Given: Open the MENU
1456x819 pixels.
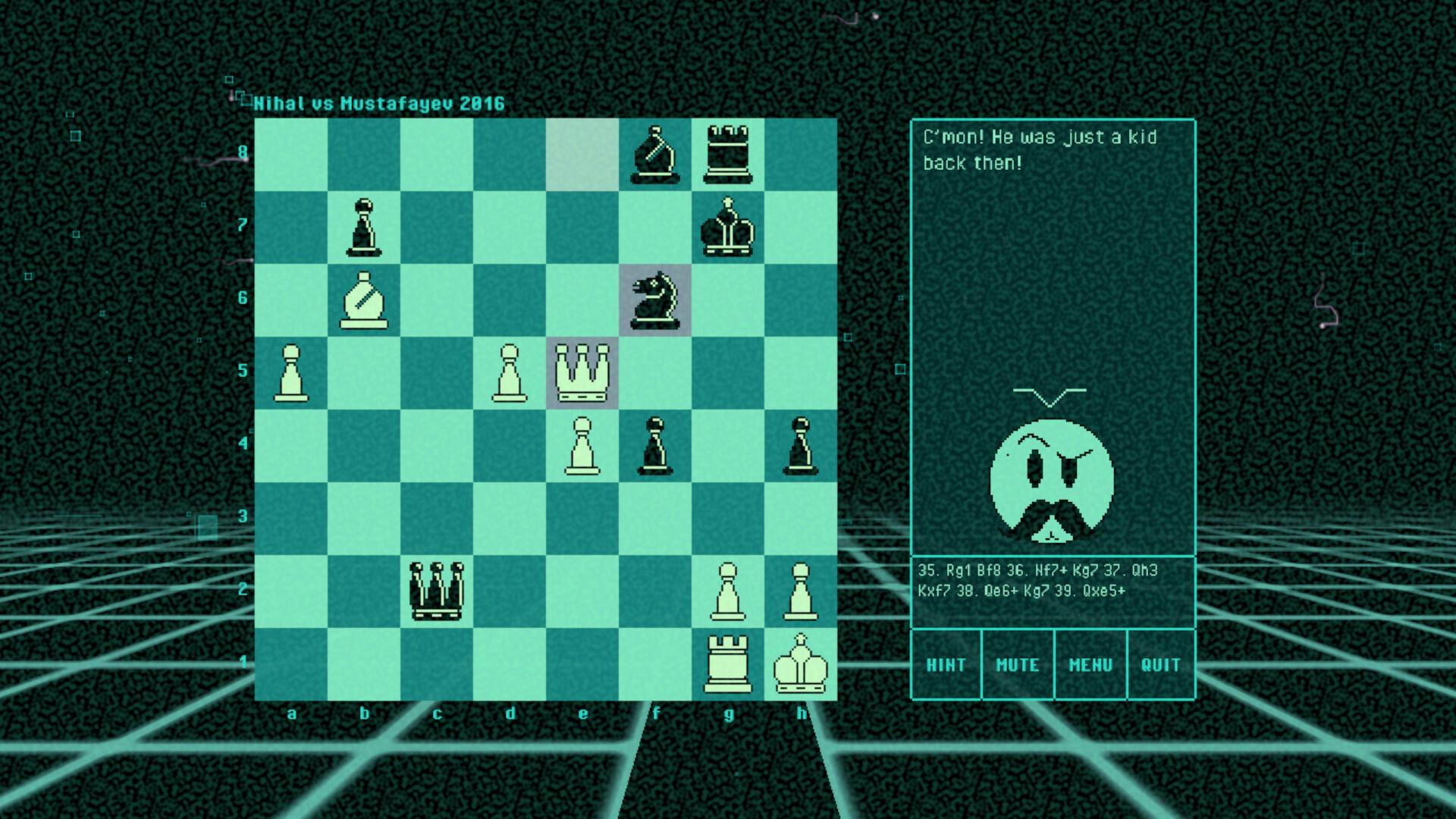Looking at the screenshot, I should pos(1092,664).
